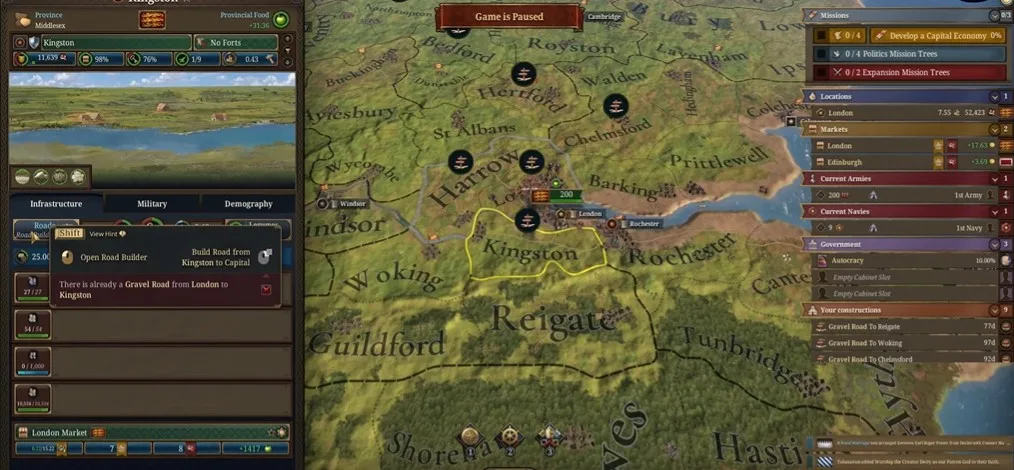Open the Military tab
Screen dimensions: 1014x470
152,203
